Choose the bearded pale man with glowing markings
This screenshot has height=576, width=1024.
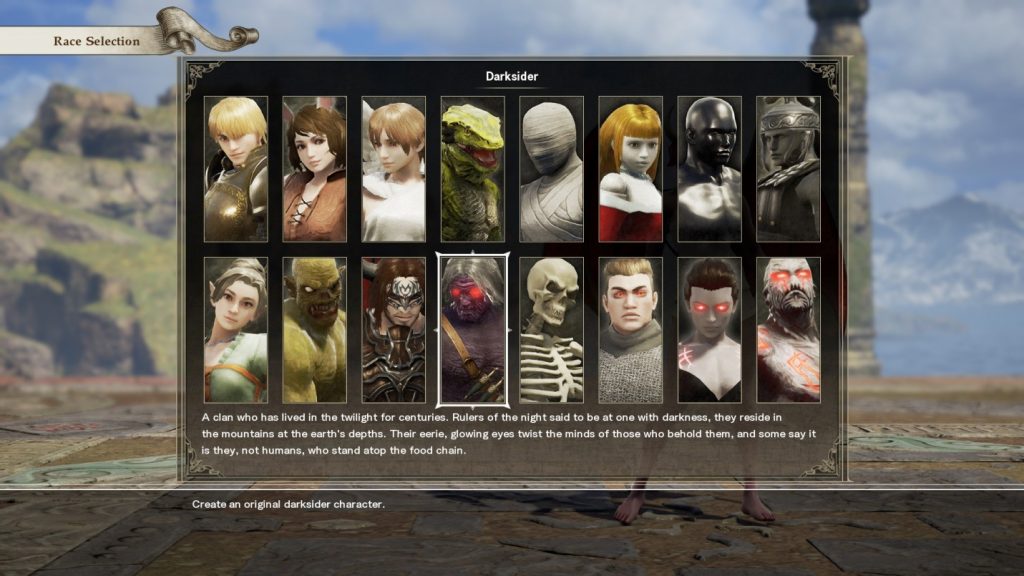click(x=788, y=329)
